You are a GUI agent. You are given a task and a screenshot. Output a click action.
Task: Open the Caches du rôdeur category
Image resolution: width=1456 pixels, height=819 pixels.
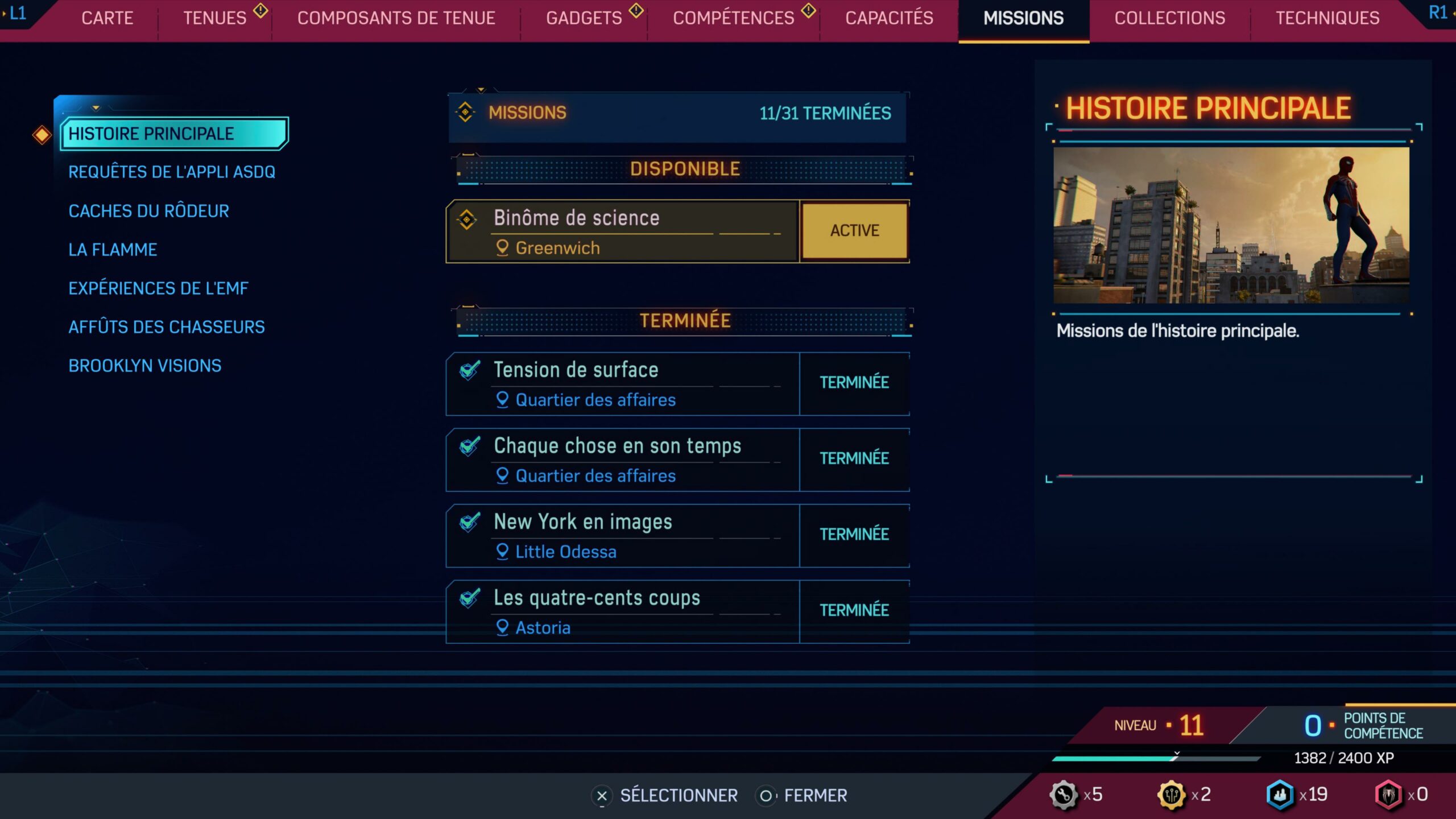tap(148, 211)
